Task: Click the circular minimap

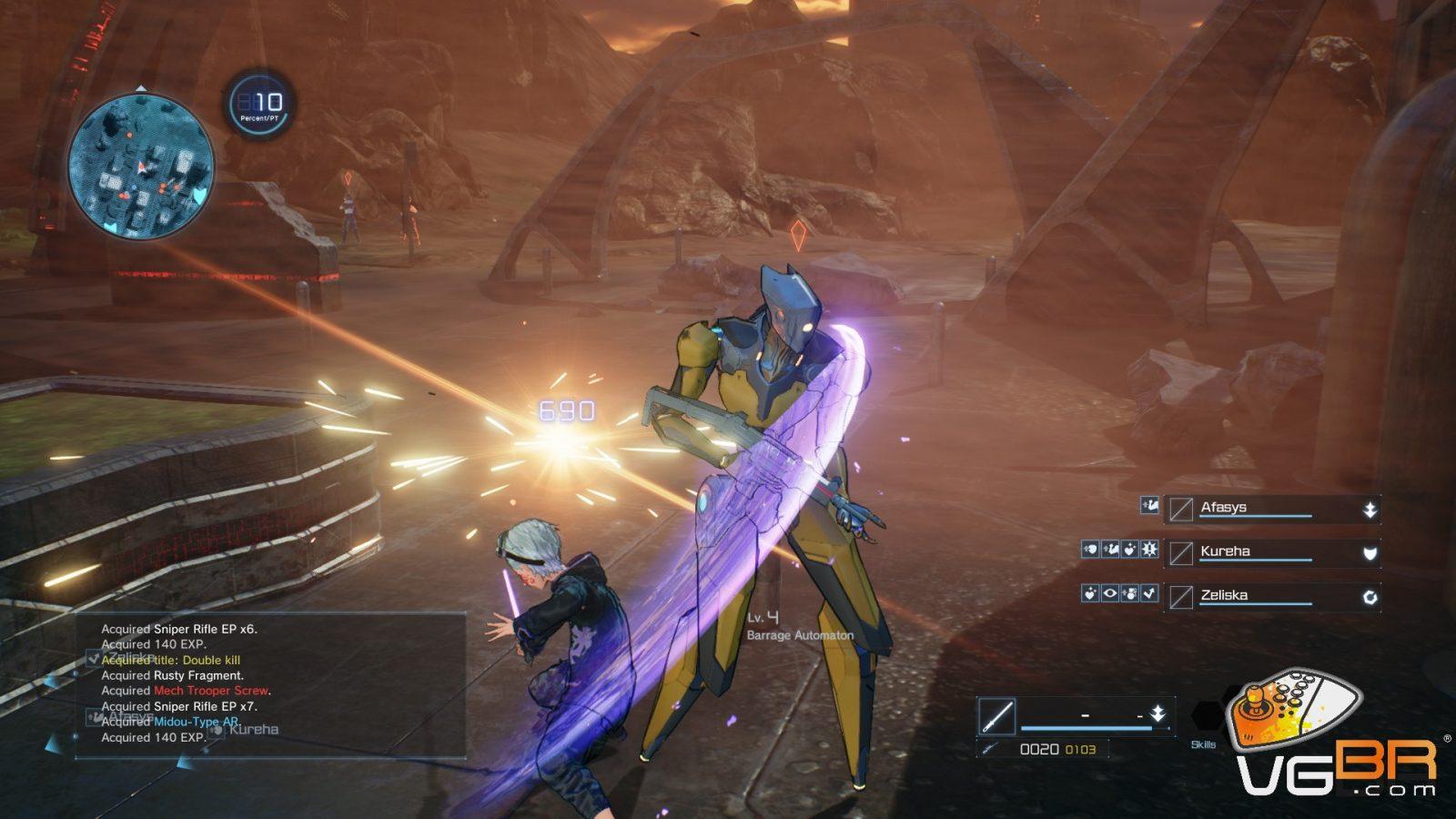Action: point(141,167)
